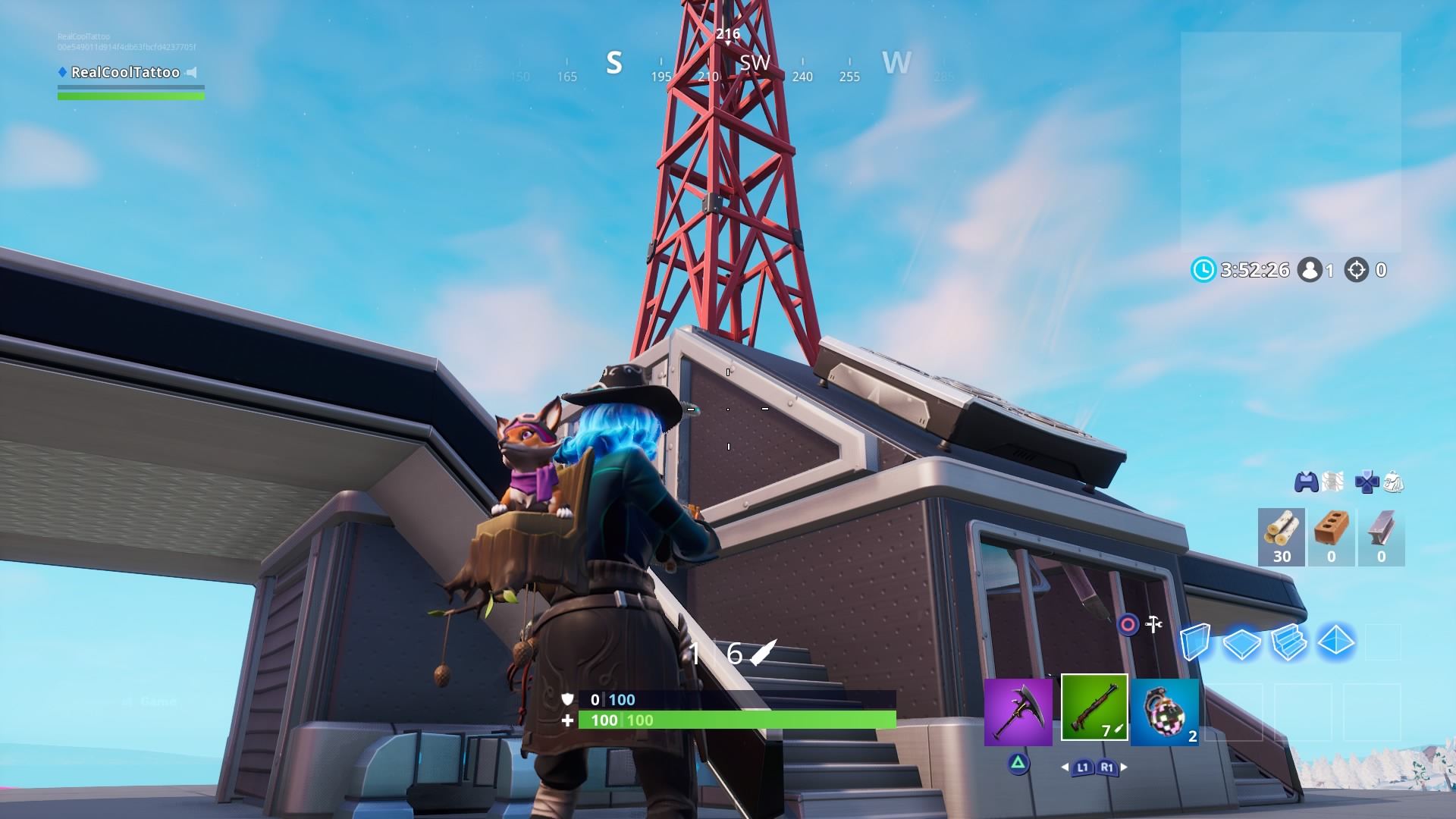This screenshot has width=1456, height=819.
Task: Select the boogie bomb slot
Action: [1164, 712]
